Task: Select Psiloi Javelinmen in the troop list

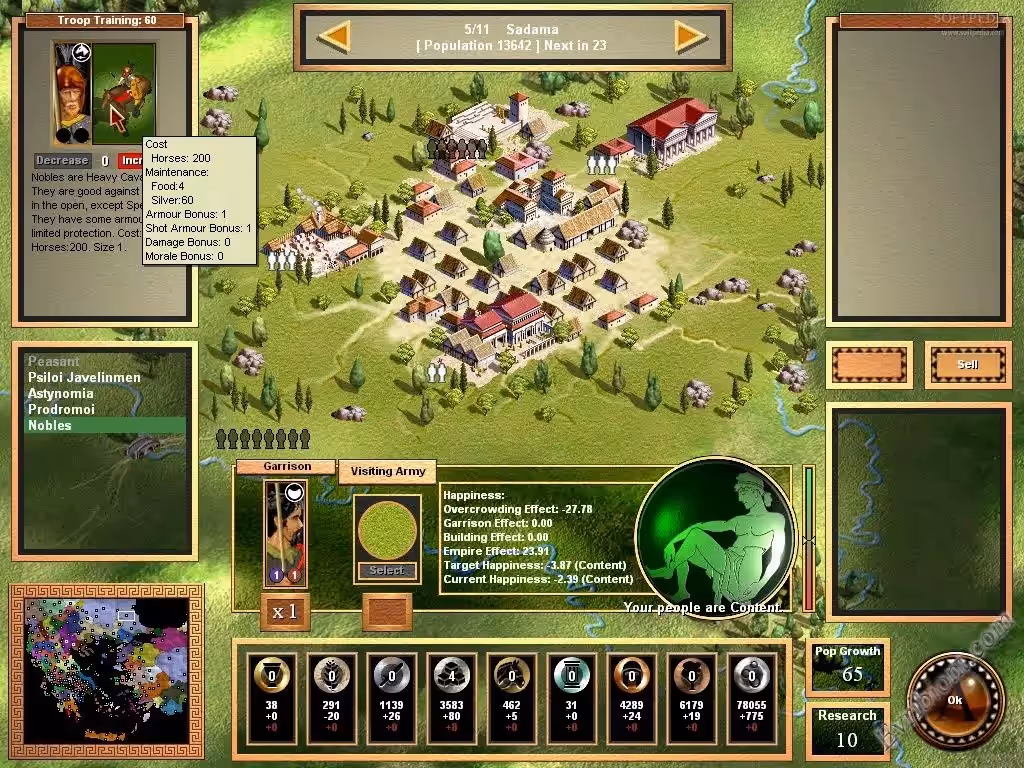Action: pos(84,378)
